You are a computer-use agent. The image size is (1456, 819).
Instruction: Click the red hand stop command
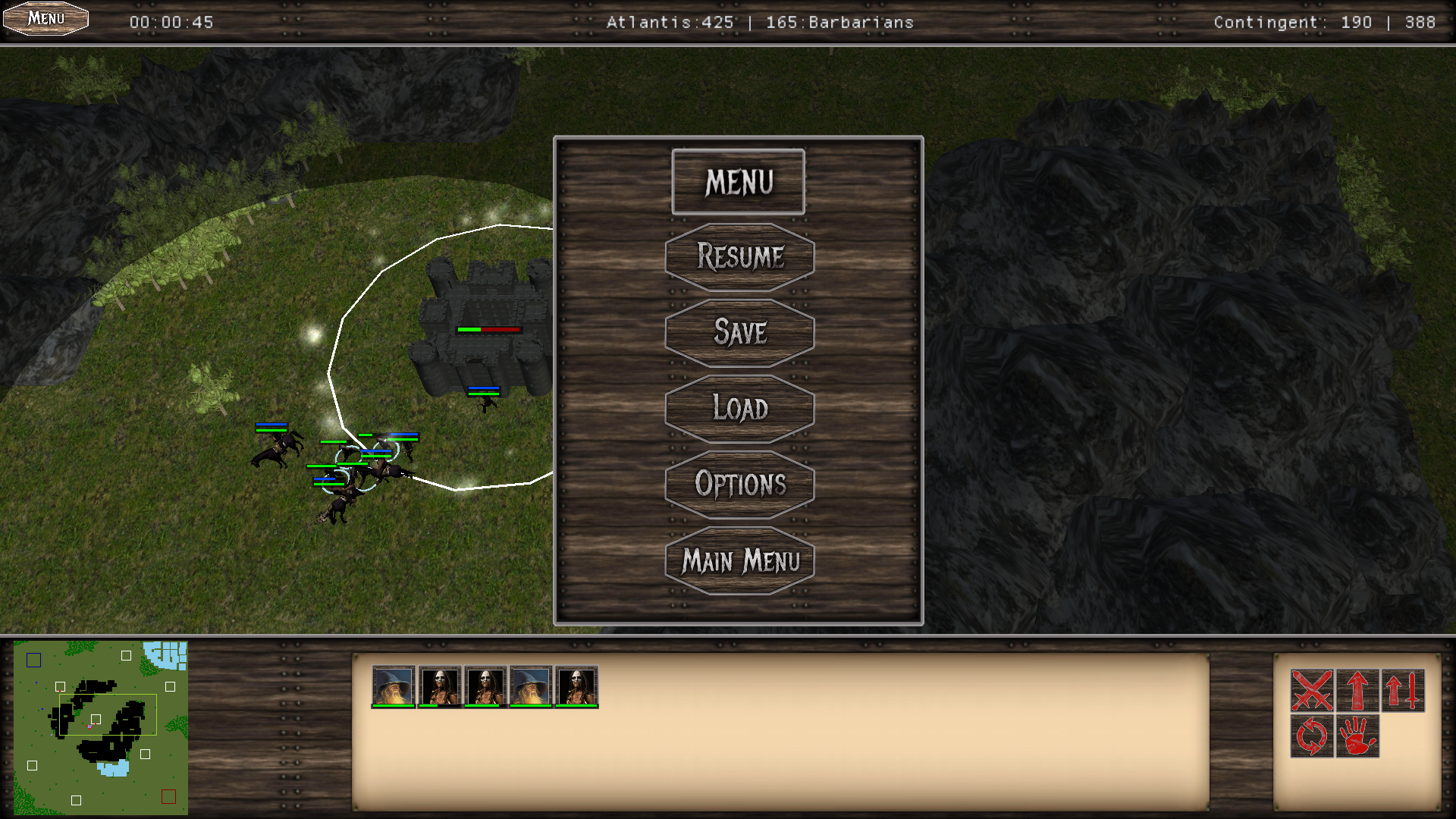click(x=1357, y=736)
